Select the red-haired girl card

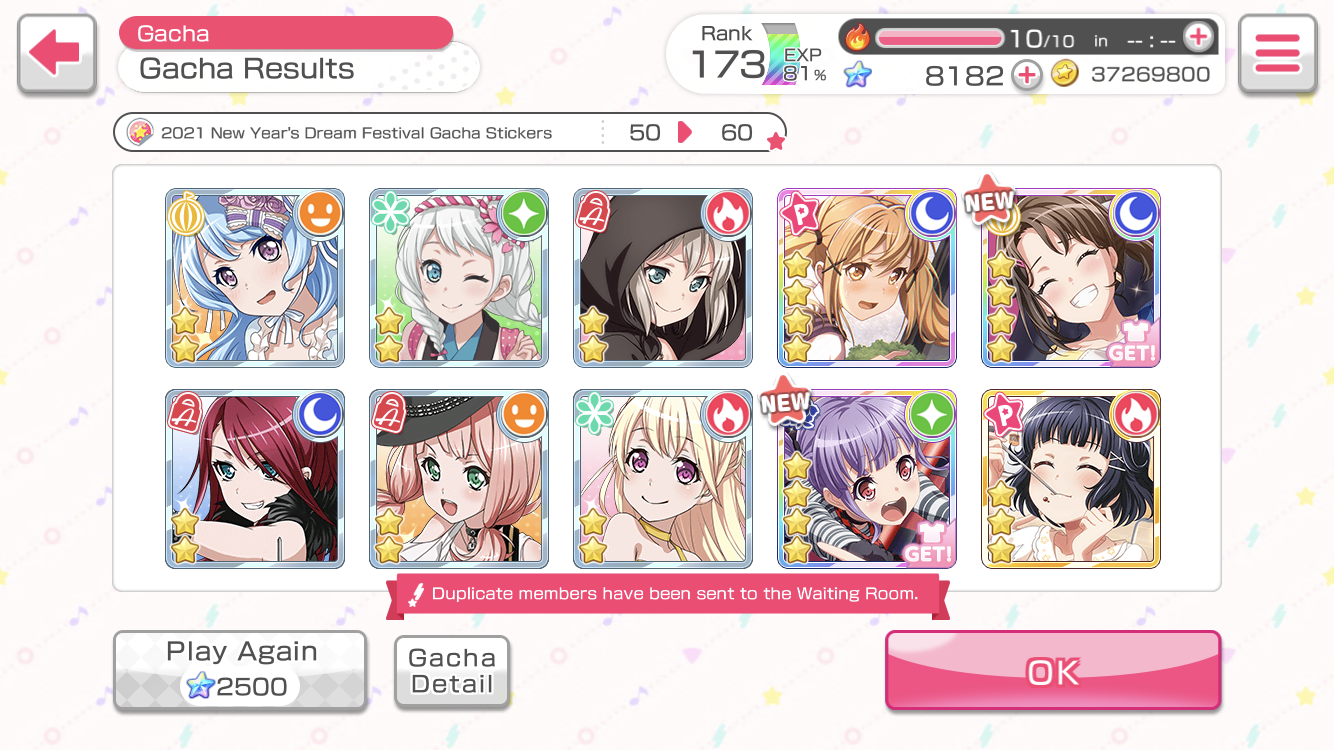click(255, 479)
